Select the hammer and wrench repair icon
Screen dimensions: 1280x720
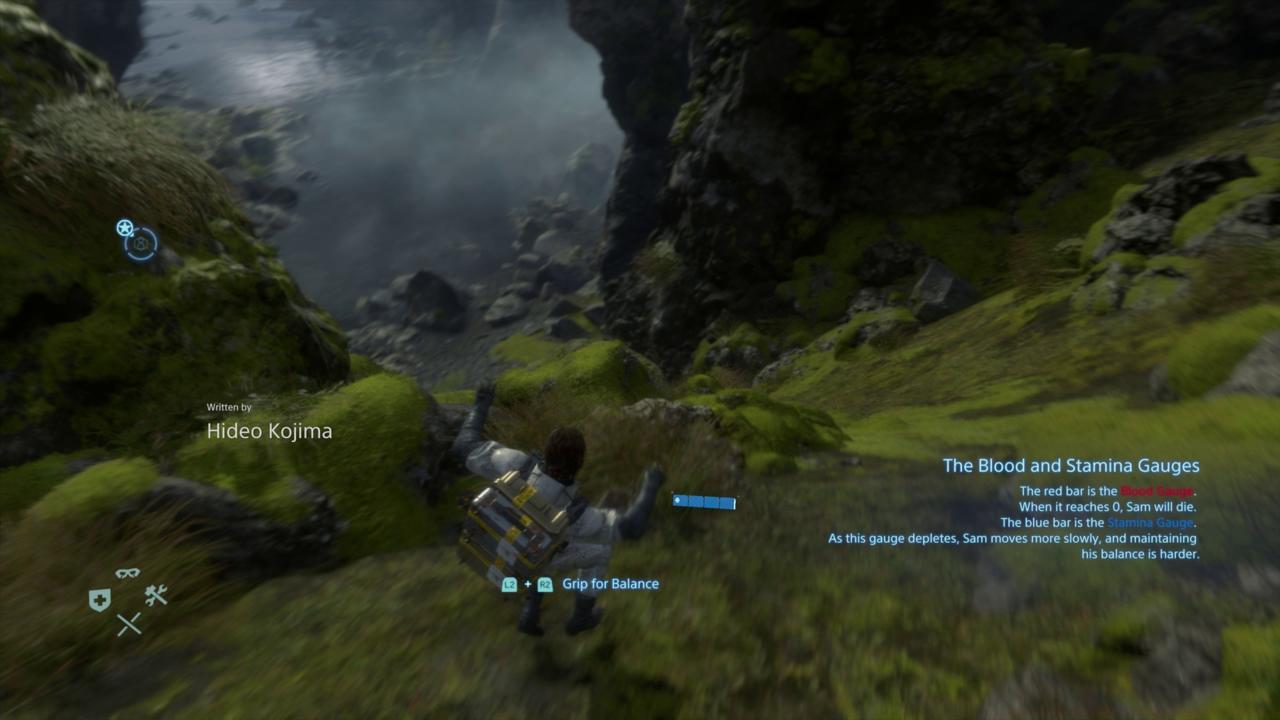[155, 595]
